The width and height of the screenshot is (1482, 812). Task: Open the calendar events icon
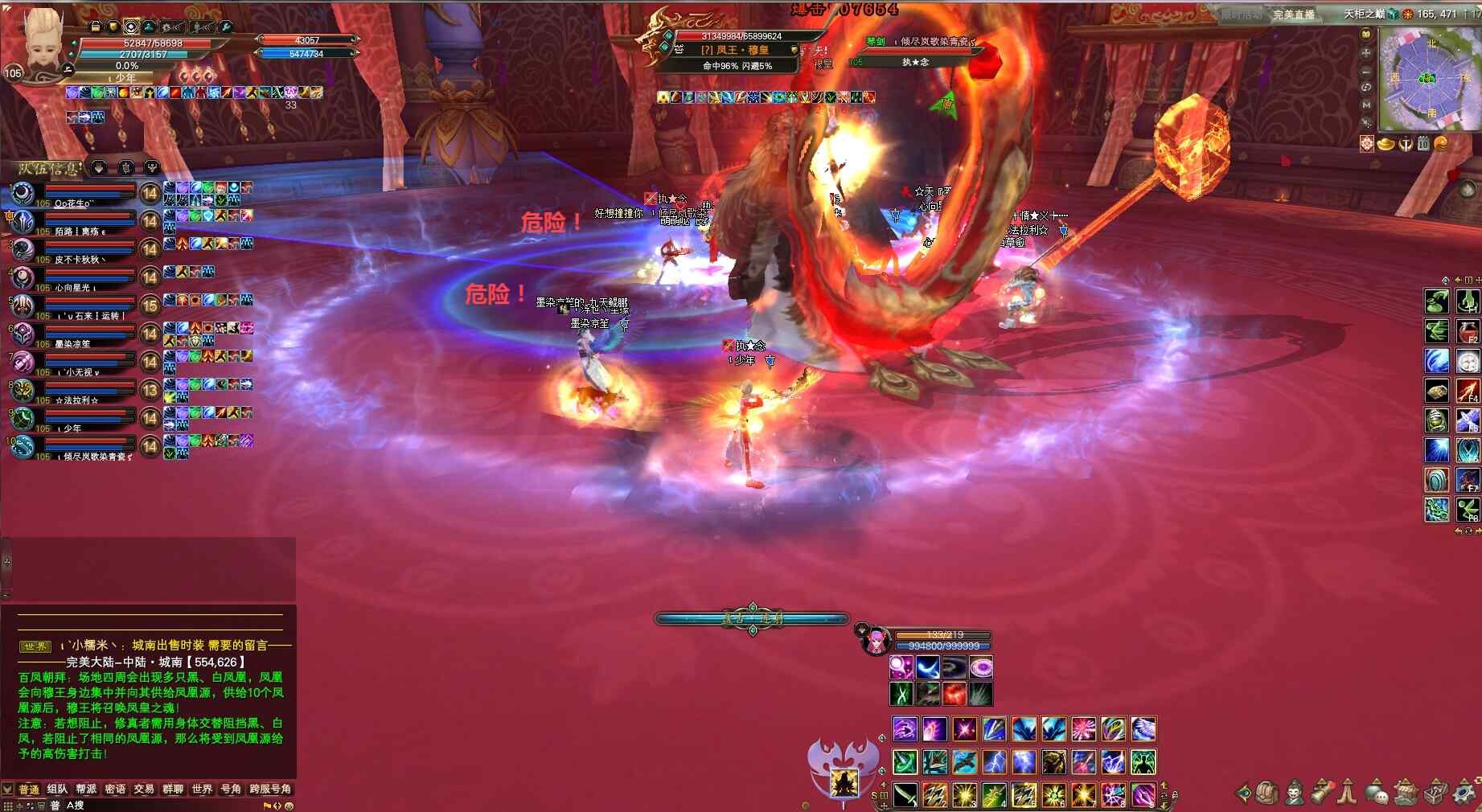click(1422, 144)
